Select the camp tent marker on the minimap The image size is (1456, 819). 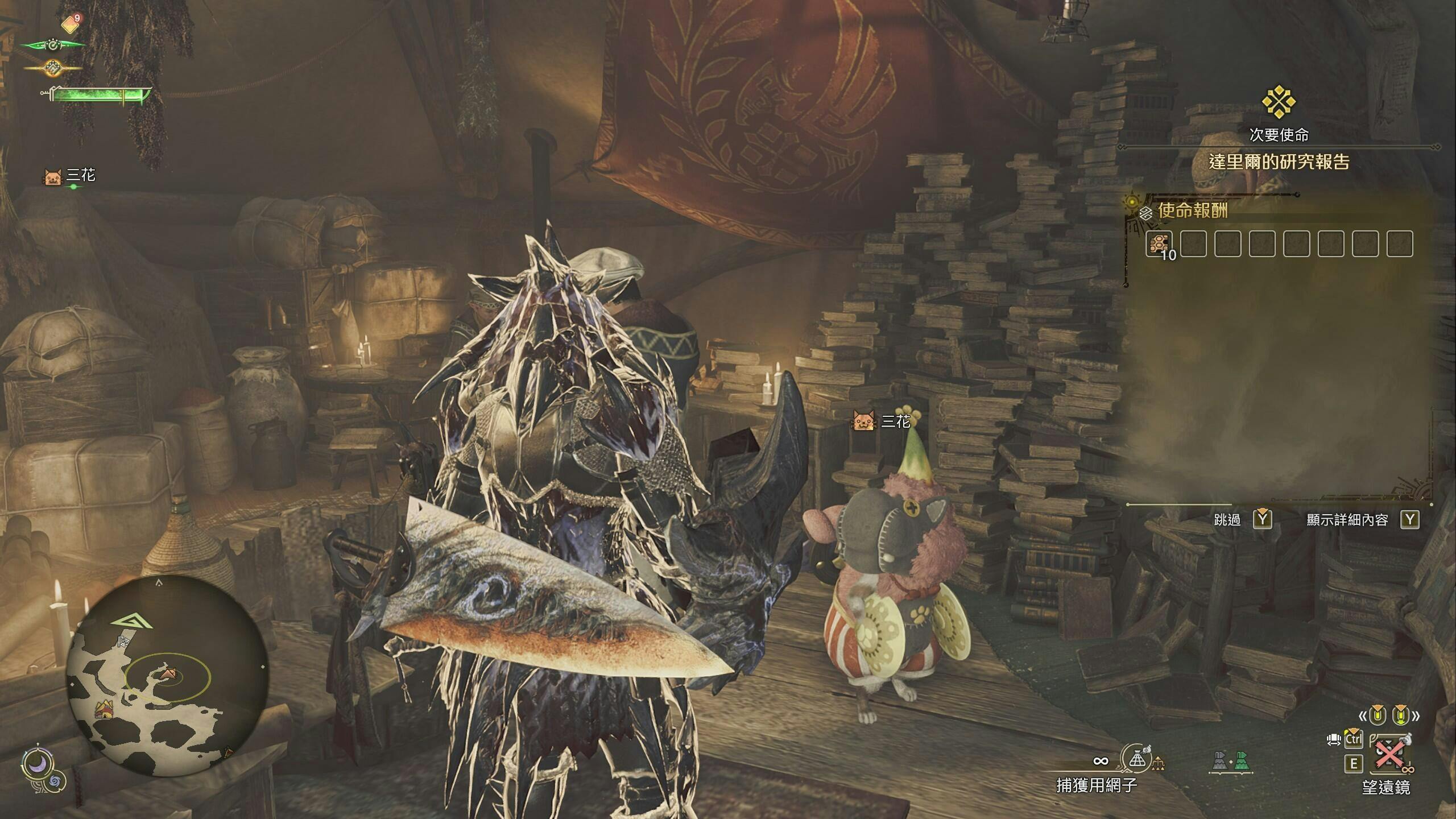coord(104,709)
